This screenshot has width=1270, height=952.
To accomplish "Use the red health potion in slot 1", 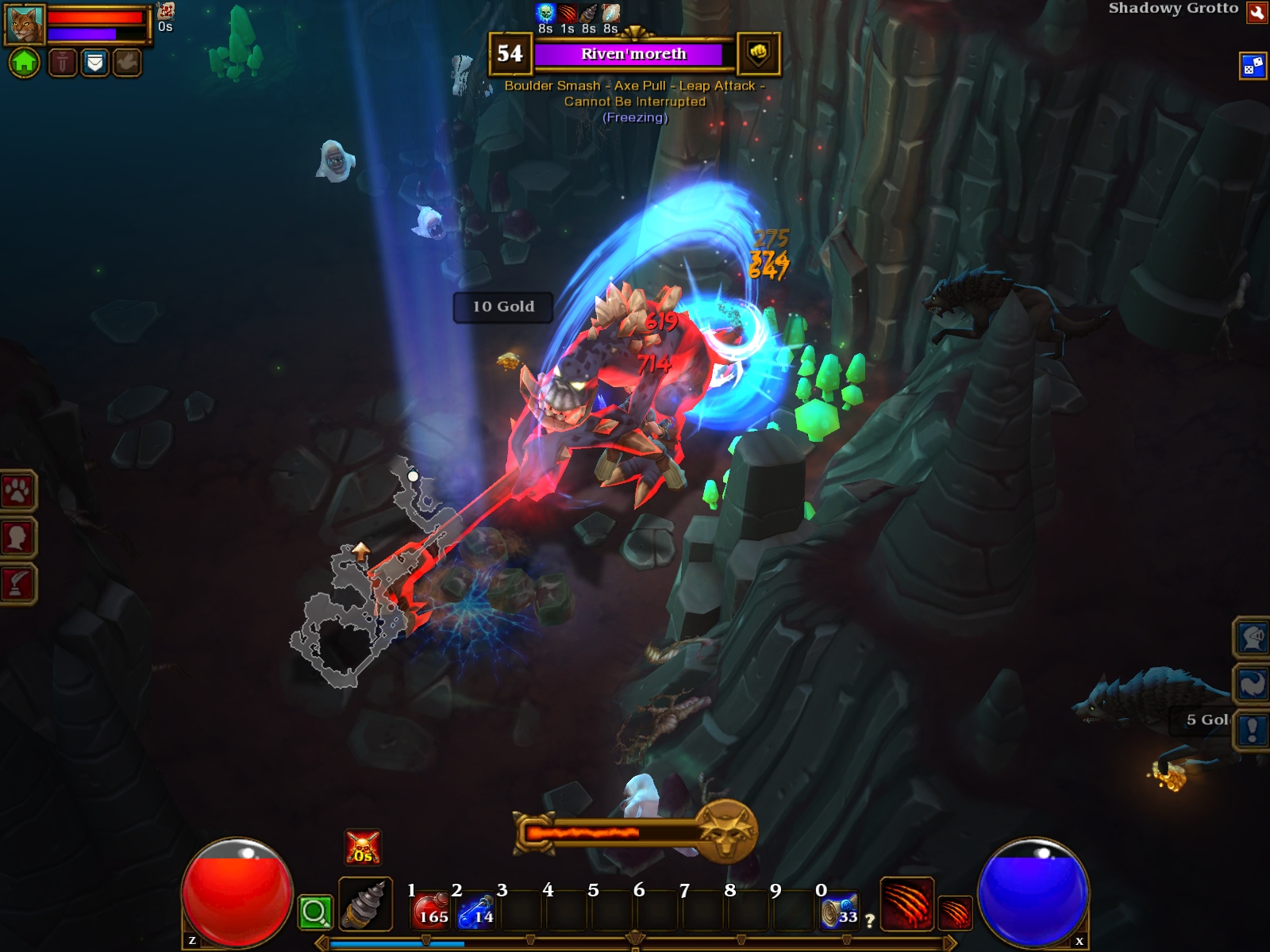I will 431,911.
